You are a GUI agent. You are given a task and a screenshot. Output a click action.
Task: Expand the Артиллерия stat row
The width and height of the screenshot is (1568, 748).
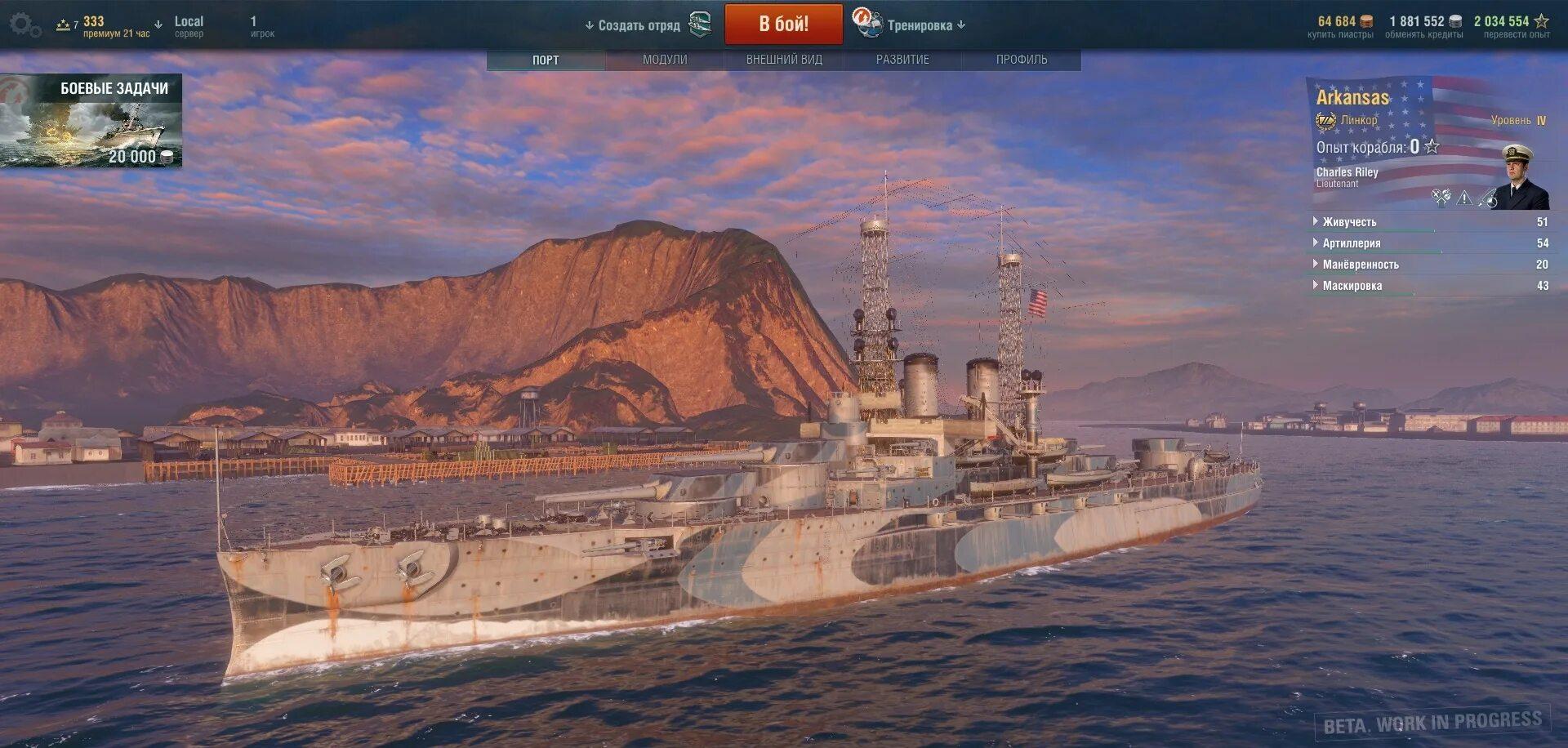click(1352, 243)
